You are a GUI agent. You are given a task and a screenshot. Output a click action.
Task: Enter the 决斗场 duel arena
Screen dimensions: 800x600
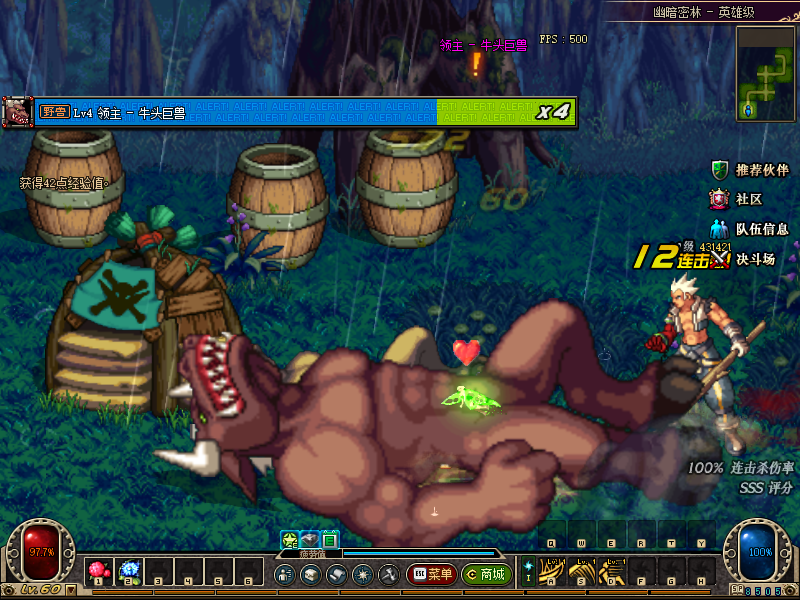click(x=746, y=259)
